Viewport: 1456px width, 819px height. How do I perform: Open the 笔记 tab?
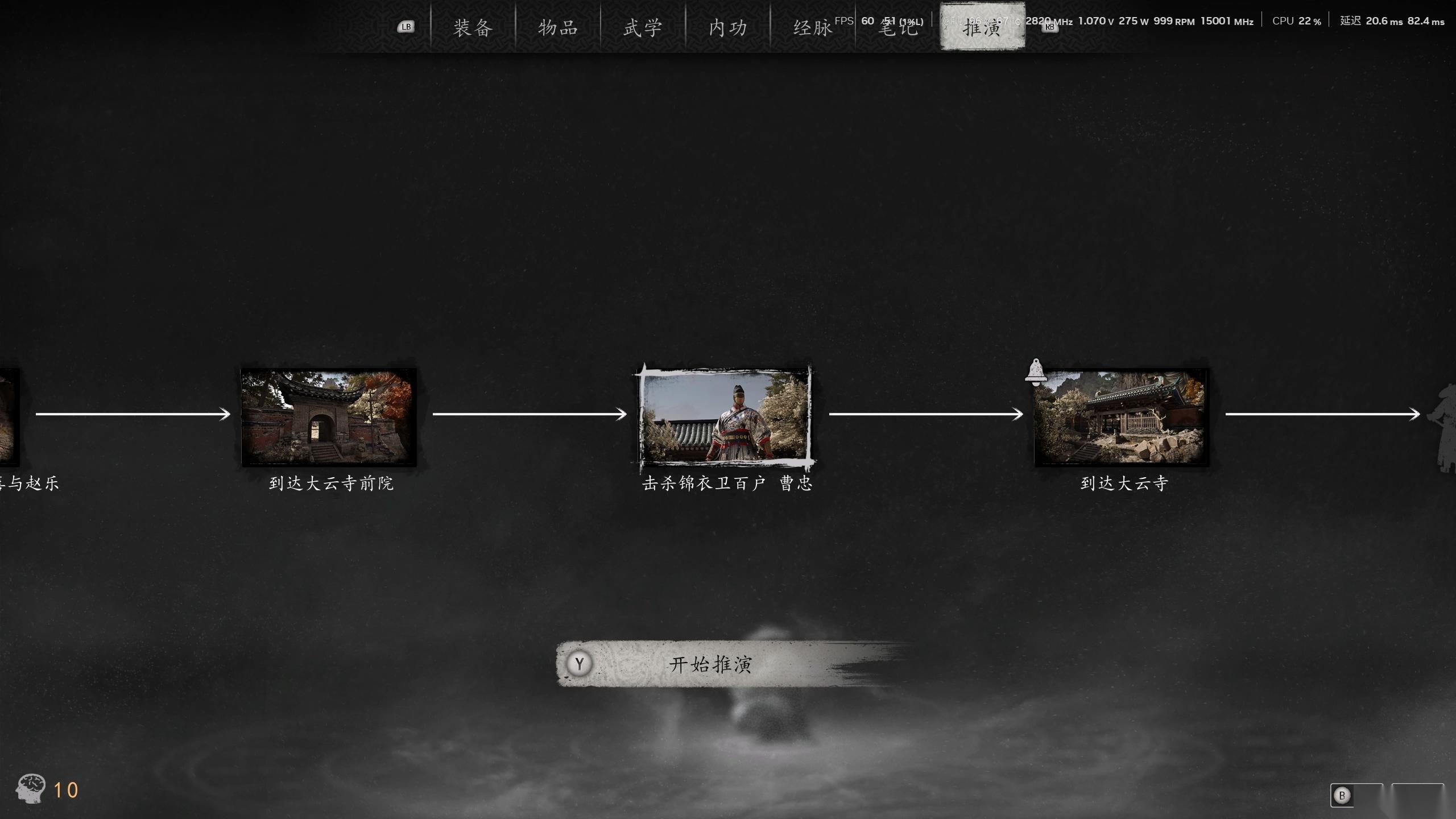[x=898, y=27]
